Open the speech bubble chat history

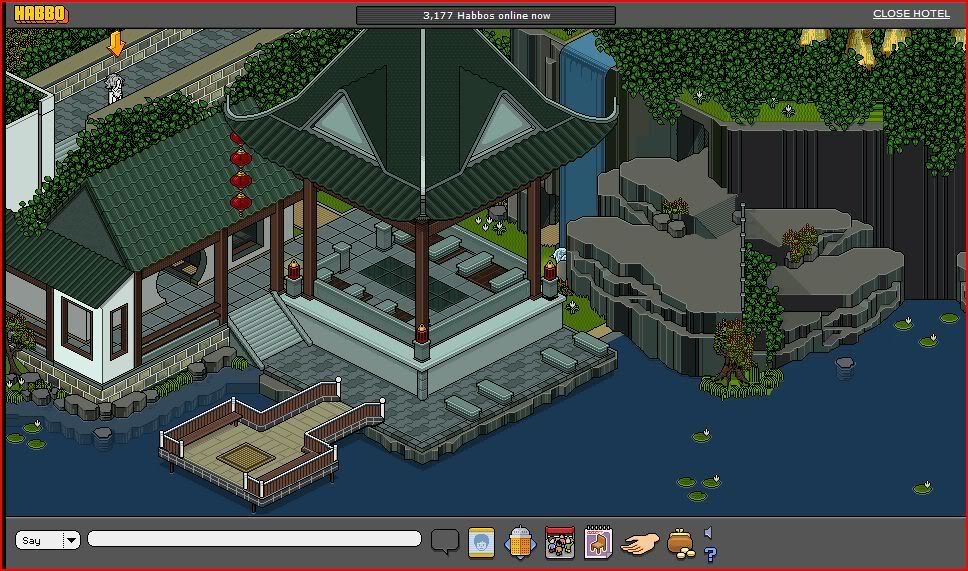[445, 541]
